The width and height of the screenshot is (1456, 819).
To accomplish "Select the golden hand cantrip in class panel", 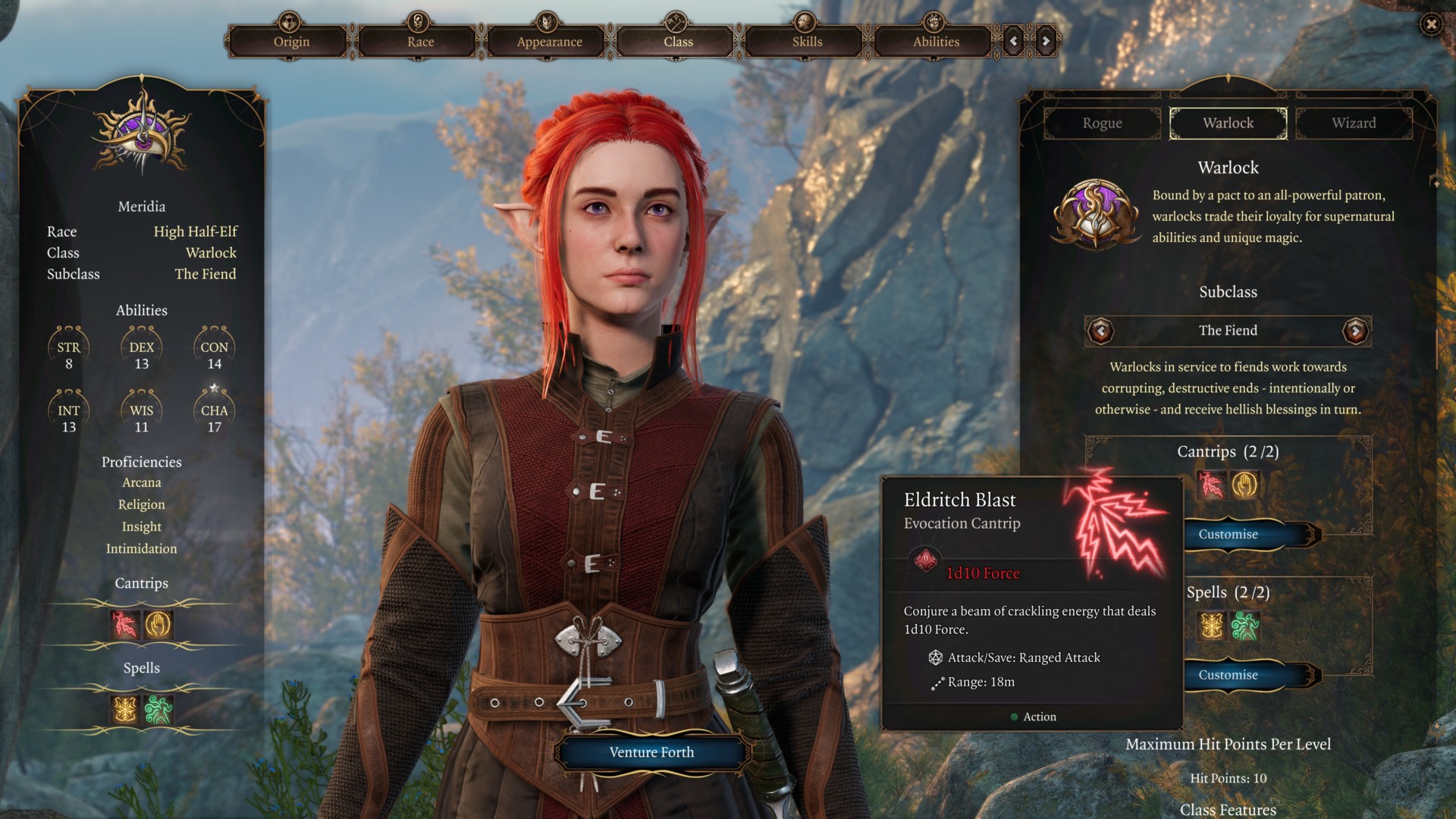I will [x=1244, y=485].
